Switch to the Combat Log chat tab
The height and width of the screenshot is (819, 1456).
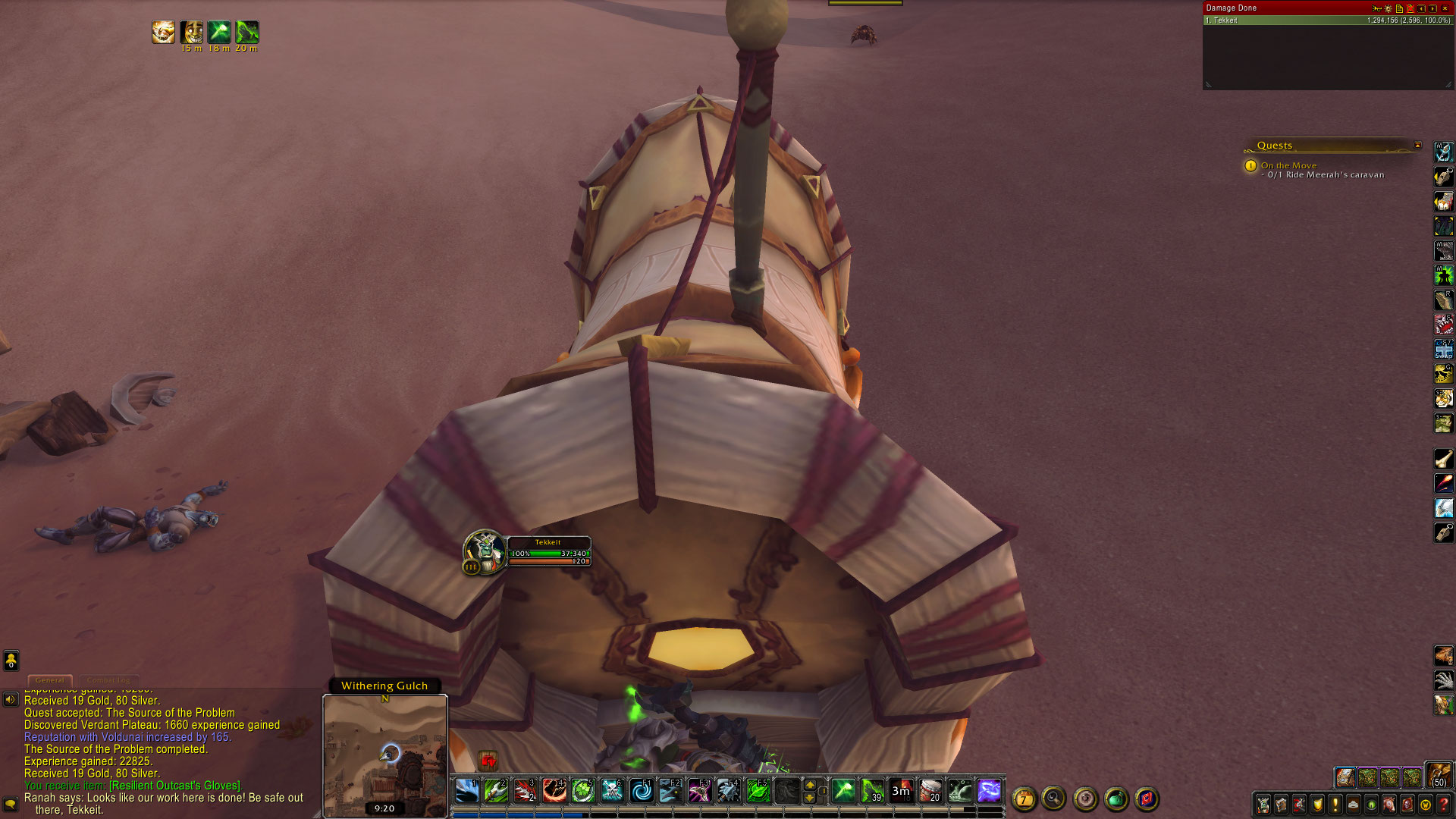click(x=108, y=680)
